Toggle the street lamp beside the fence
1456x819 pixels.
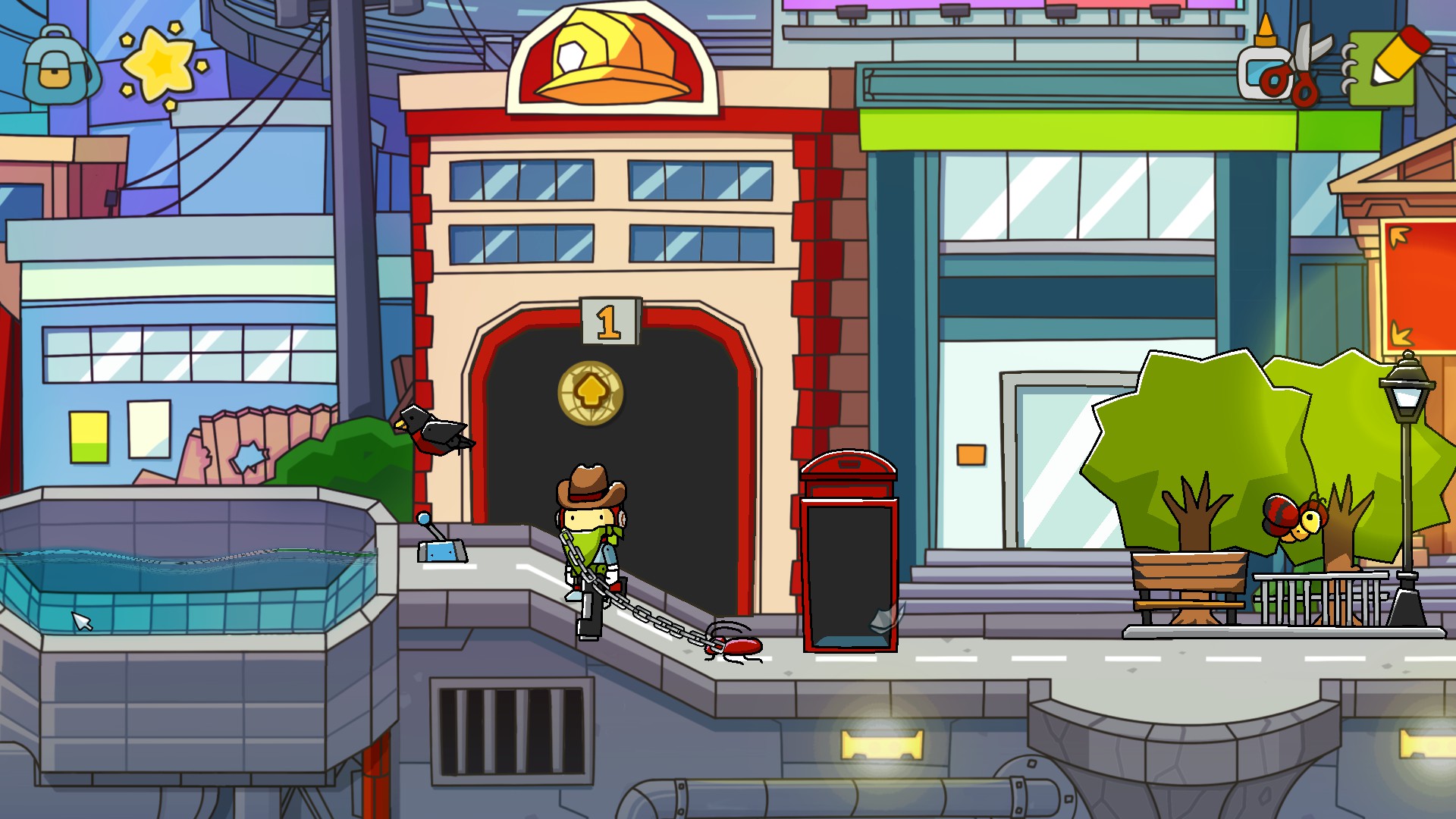point(1409,394)
